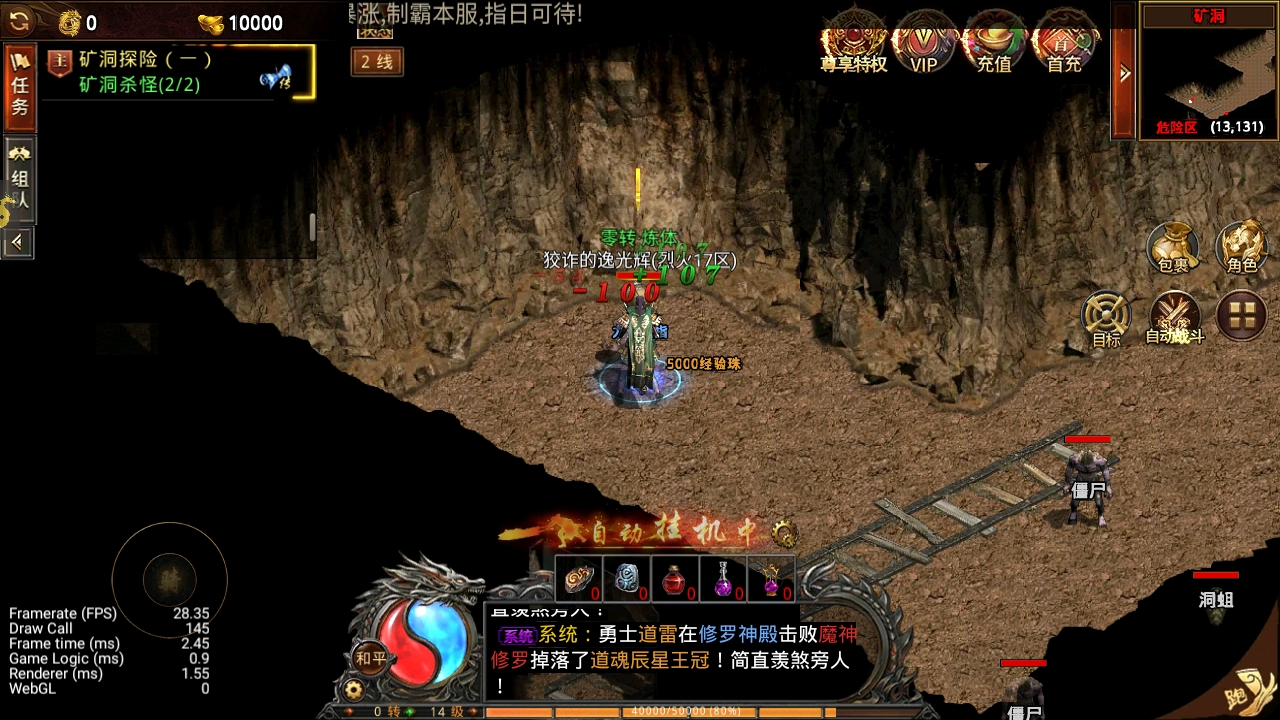Open the 包裹 (bag) inventory

pyautogui.click(x=1172, y=250)
